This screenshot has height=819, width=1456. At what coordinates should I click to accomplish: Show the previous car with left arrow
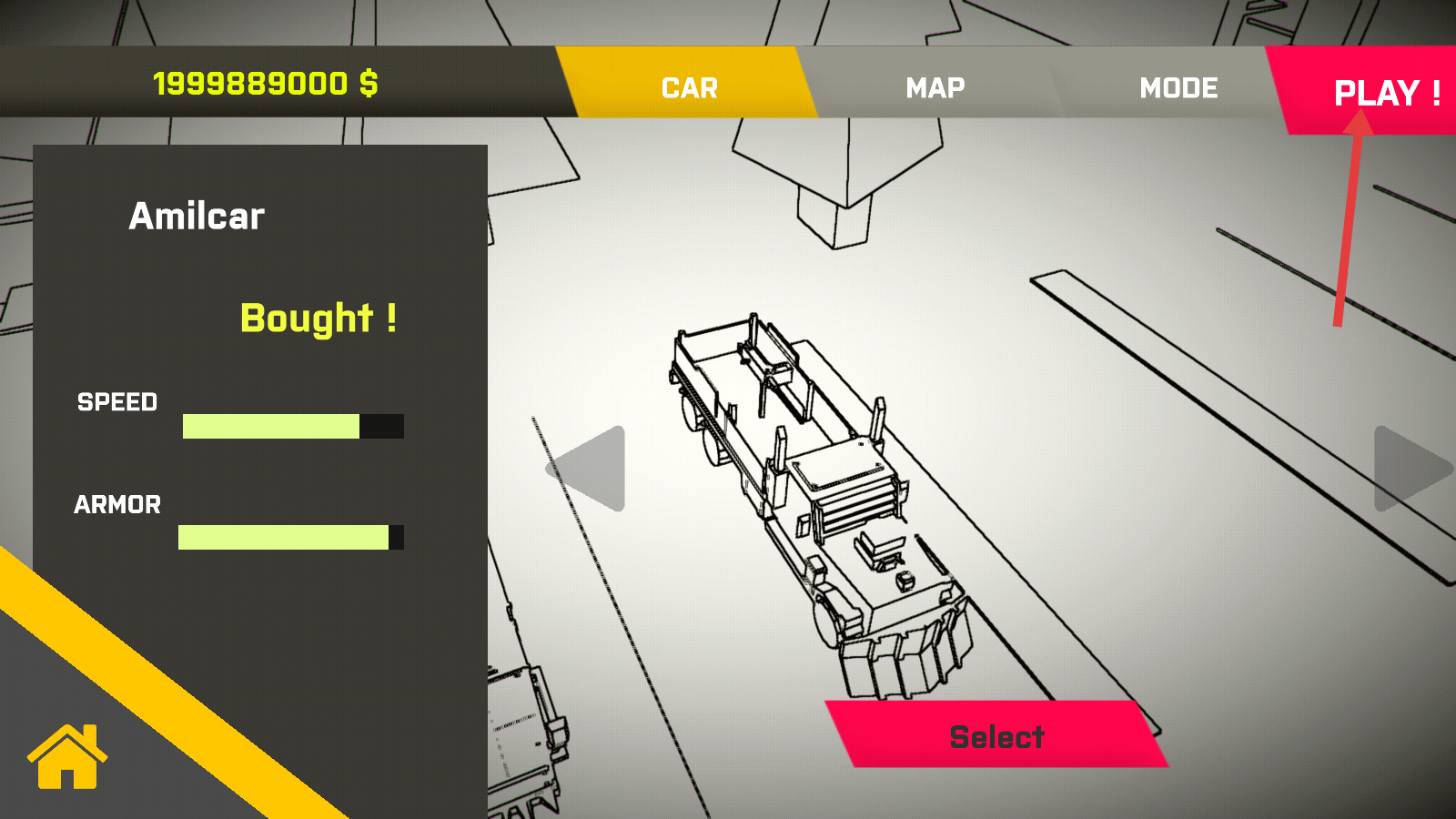591,469
